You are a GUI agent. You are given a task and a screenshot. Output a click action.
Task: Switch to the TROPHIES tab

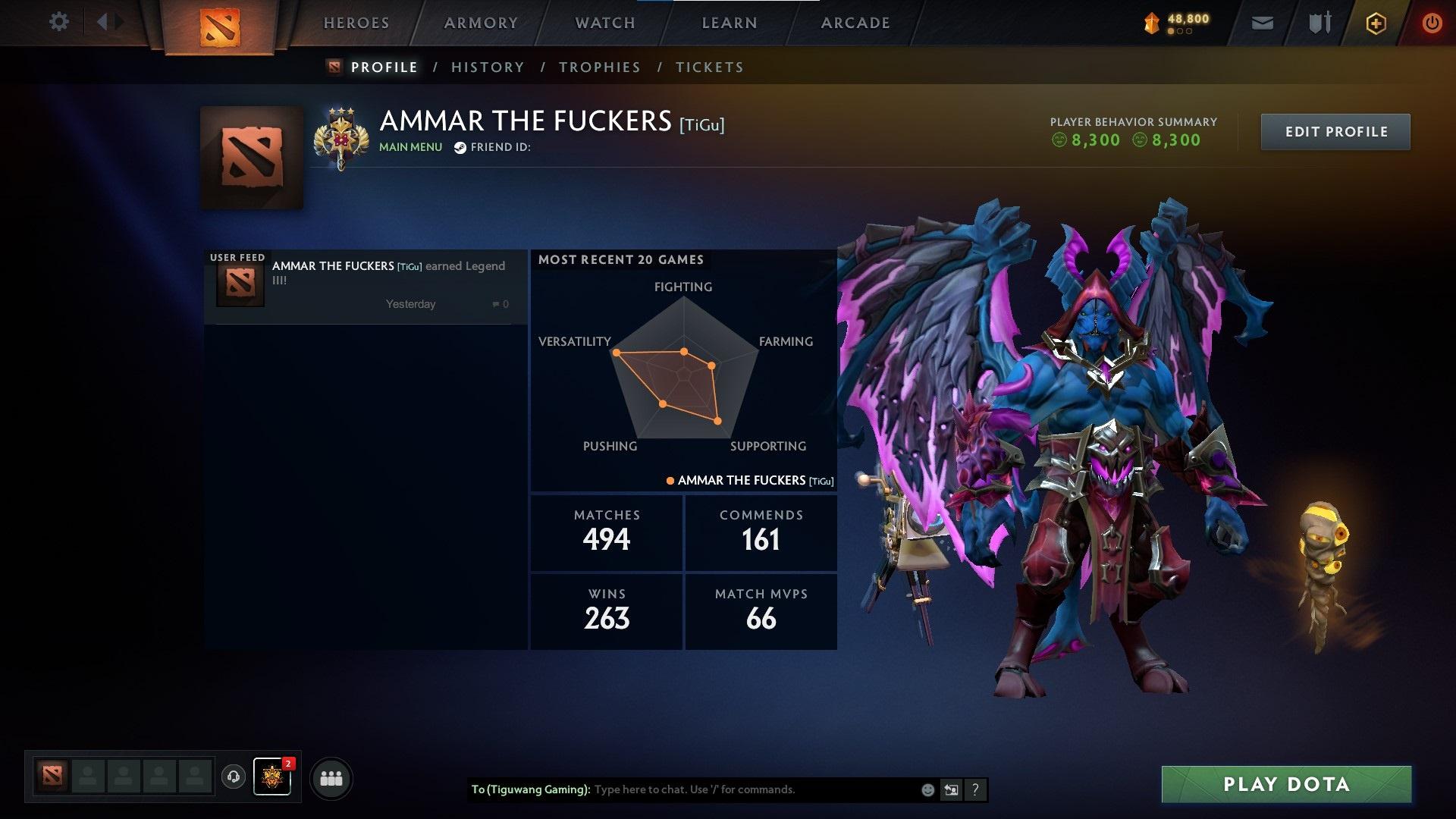[599, 67]
